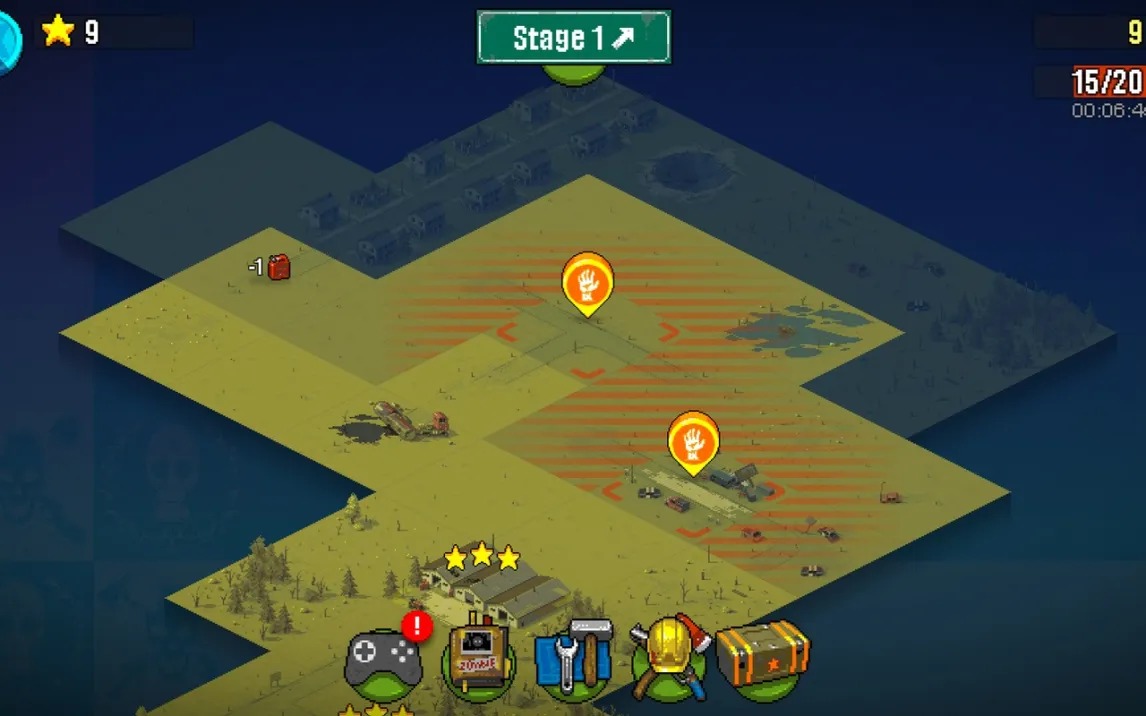The height and width of the screenshot is (716, 1146).
Task: Open the yellow helmet and axe icon
Action: pyautogui.click(x=669, y=656)
